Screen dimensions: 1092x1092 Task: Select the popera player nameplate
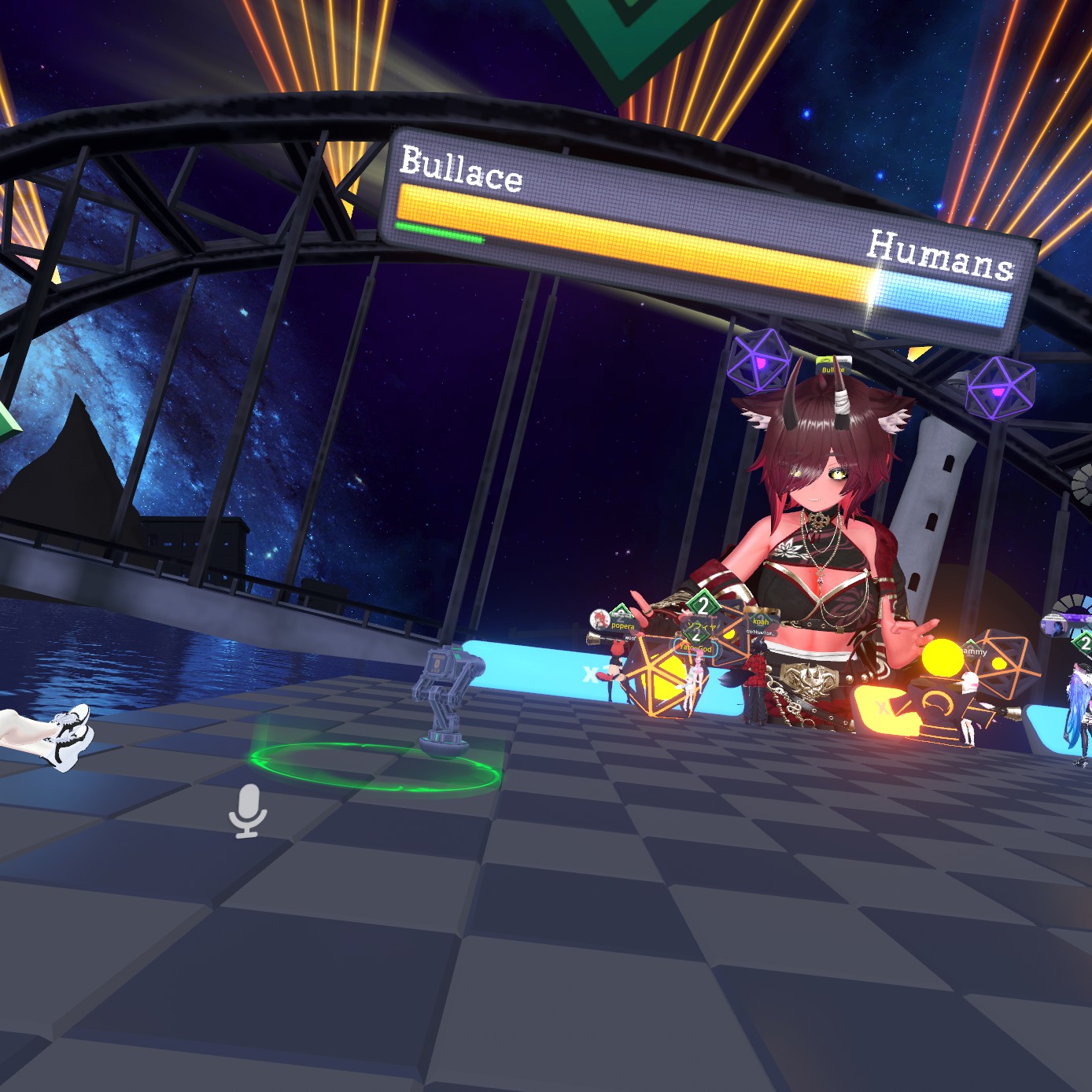(622, 626)
